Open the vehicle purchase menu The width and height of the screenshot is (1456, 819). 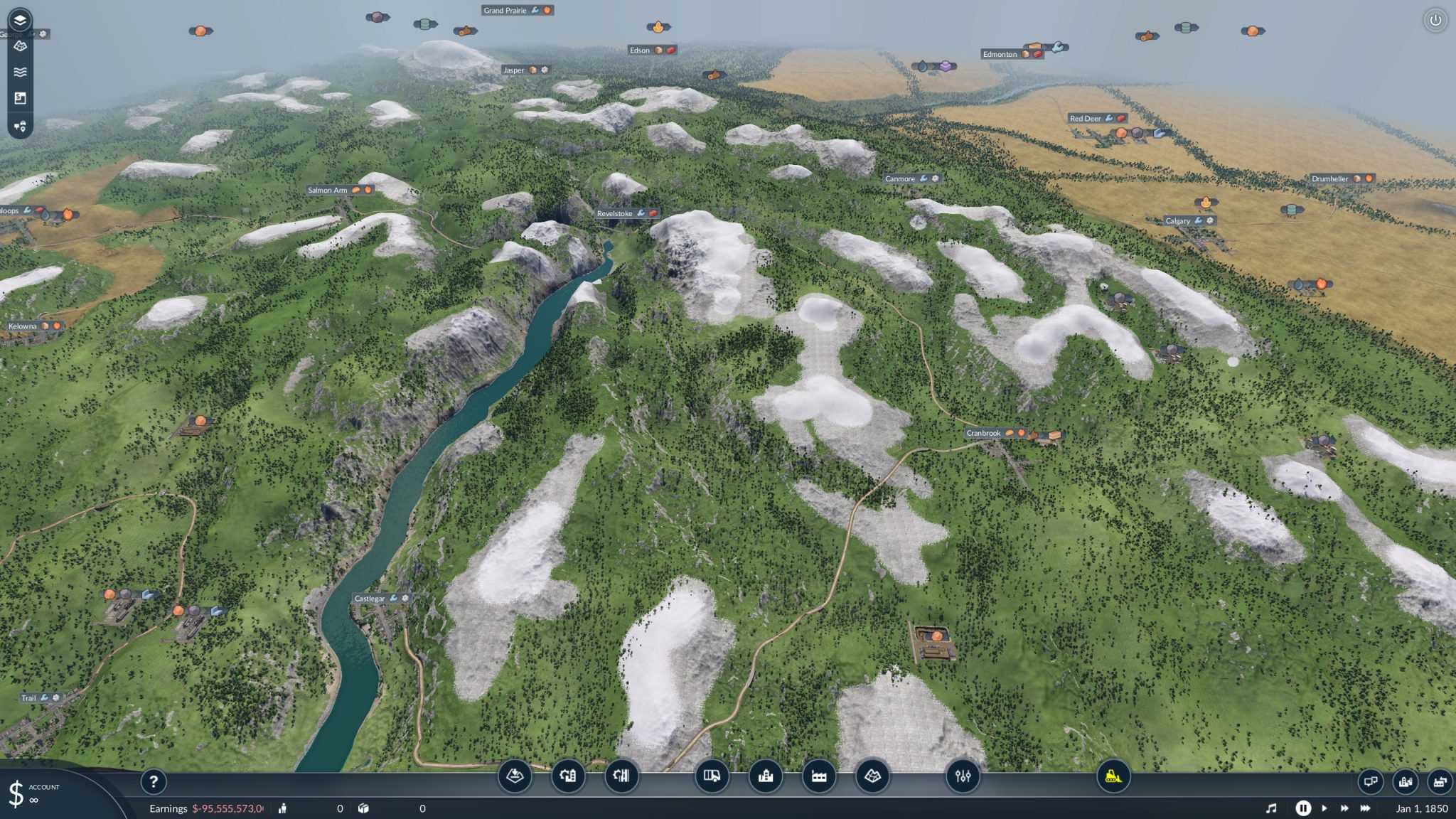point(713,777)
